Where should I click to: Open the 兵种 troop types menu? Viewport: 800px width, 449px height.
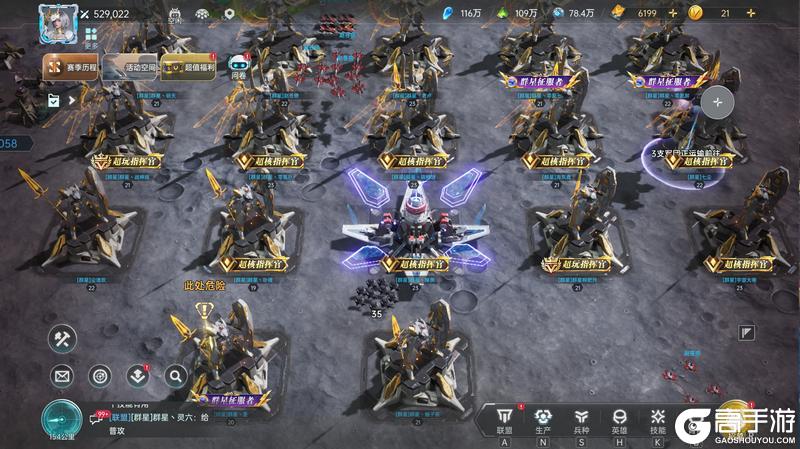[581, 421]
